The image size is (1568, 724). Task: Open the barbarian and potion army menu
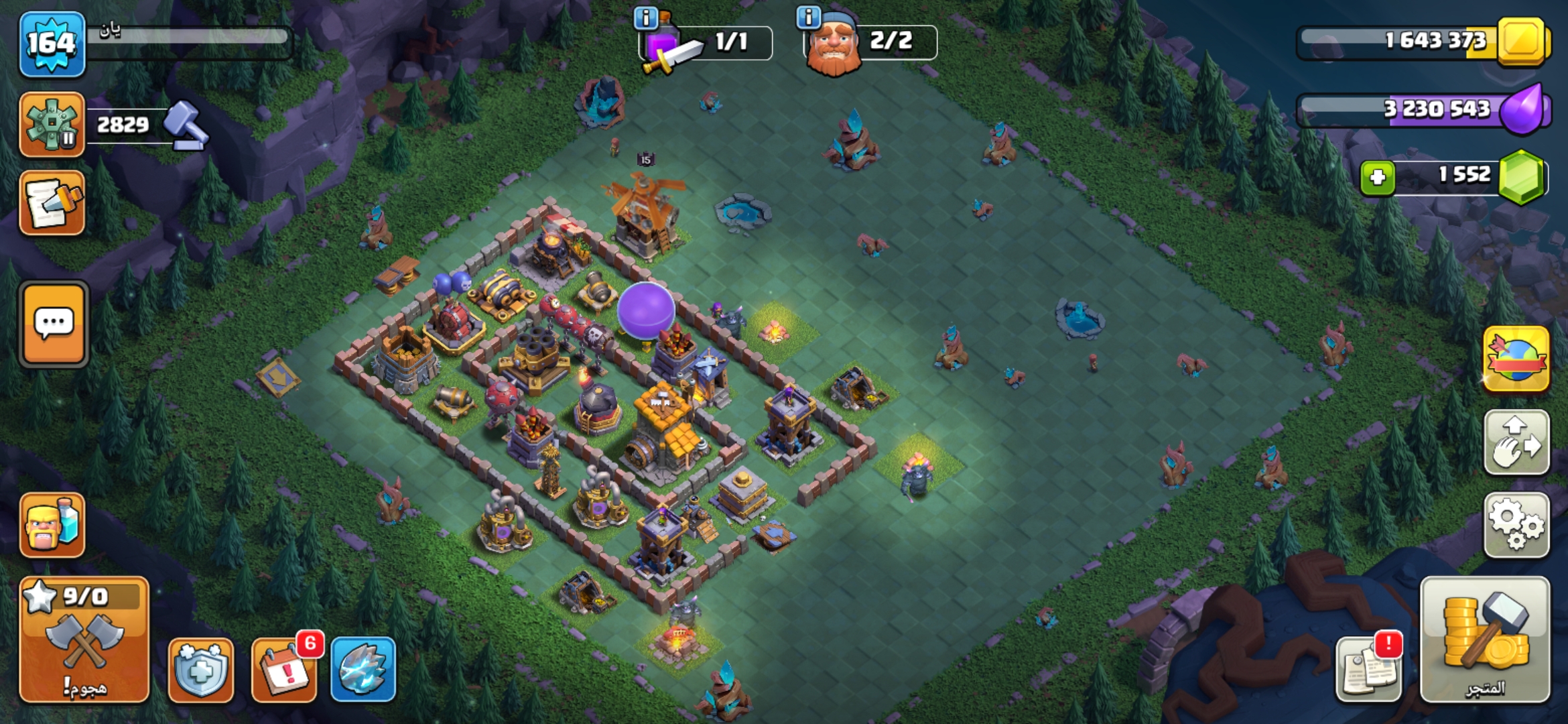tap(52, 526)
